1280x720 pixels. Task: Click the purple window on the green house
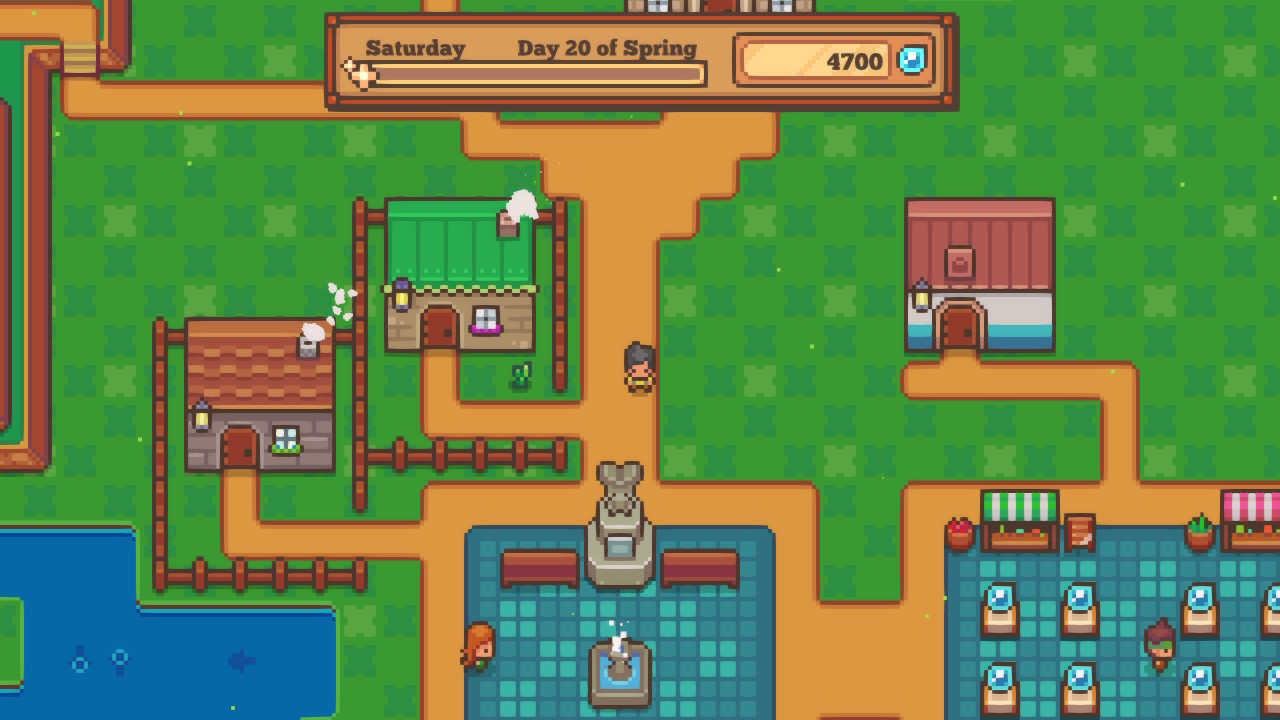coord(485,320)
